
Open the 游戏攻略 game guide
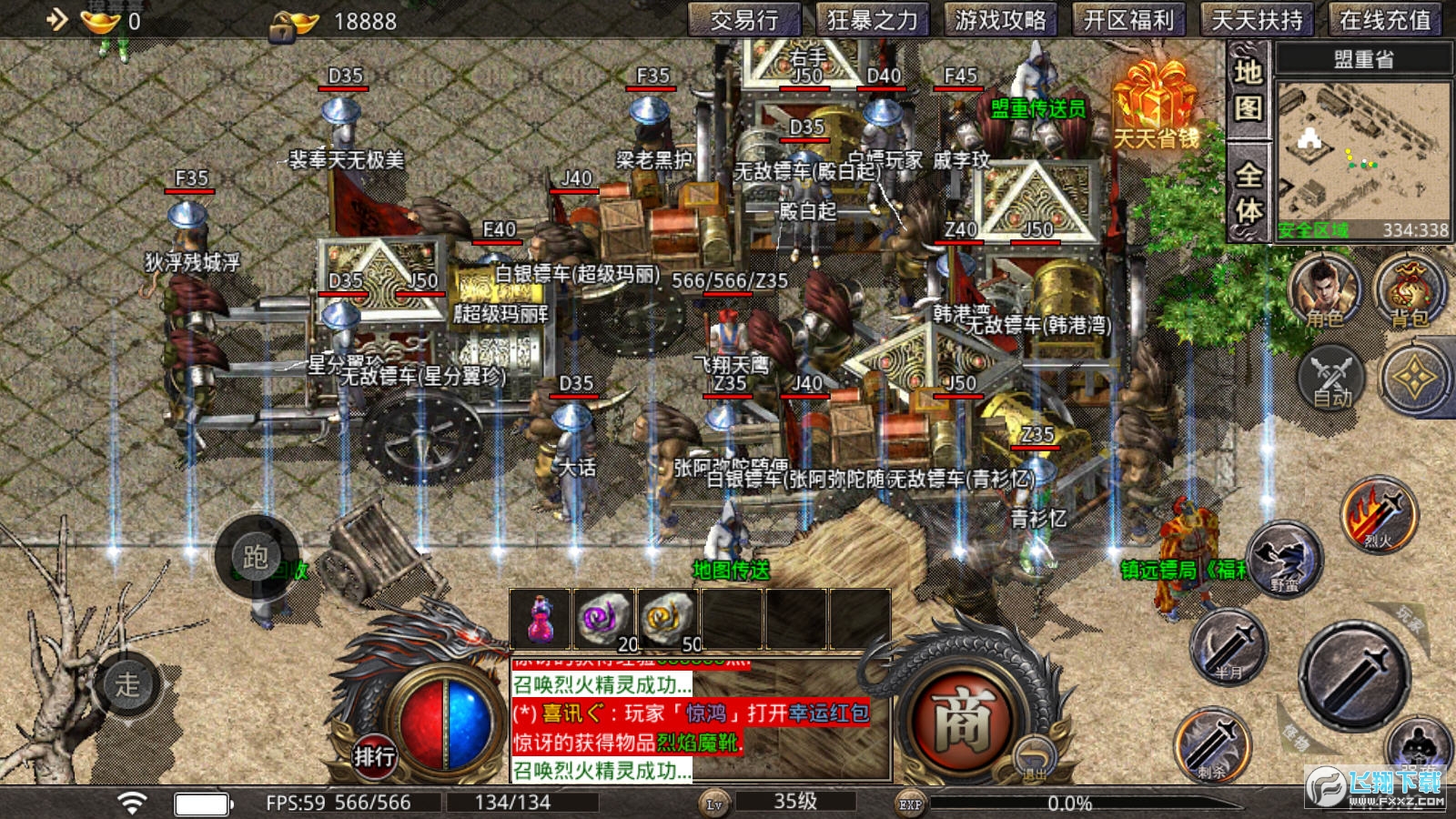1000,20
